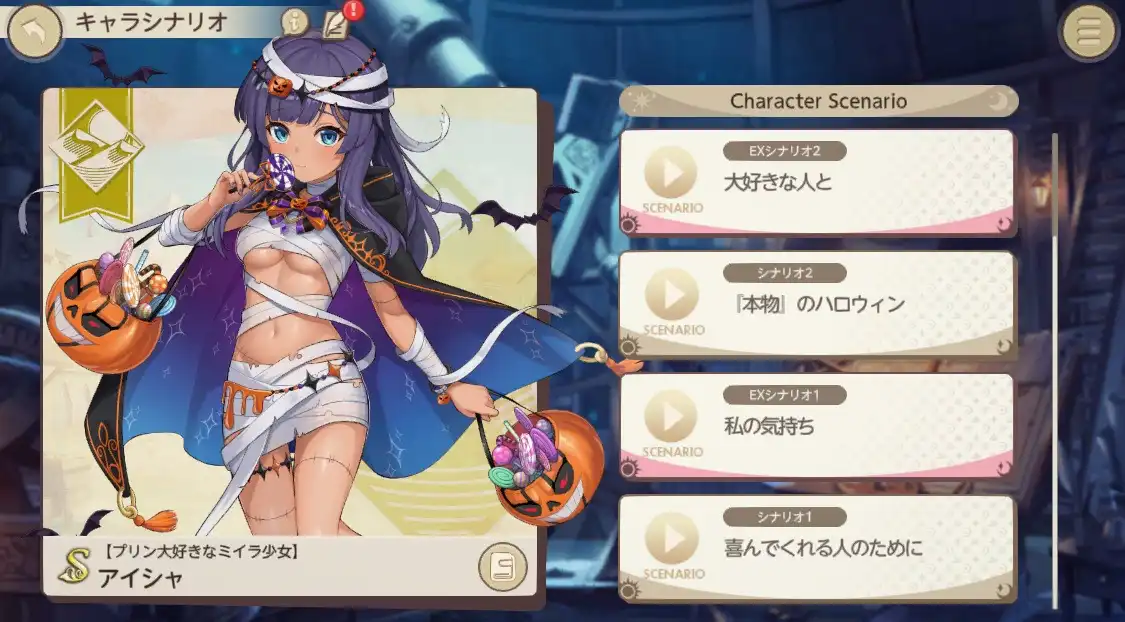Play シナリオ2 『本物』のハロウィン

[x=671, y=295]
